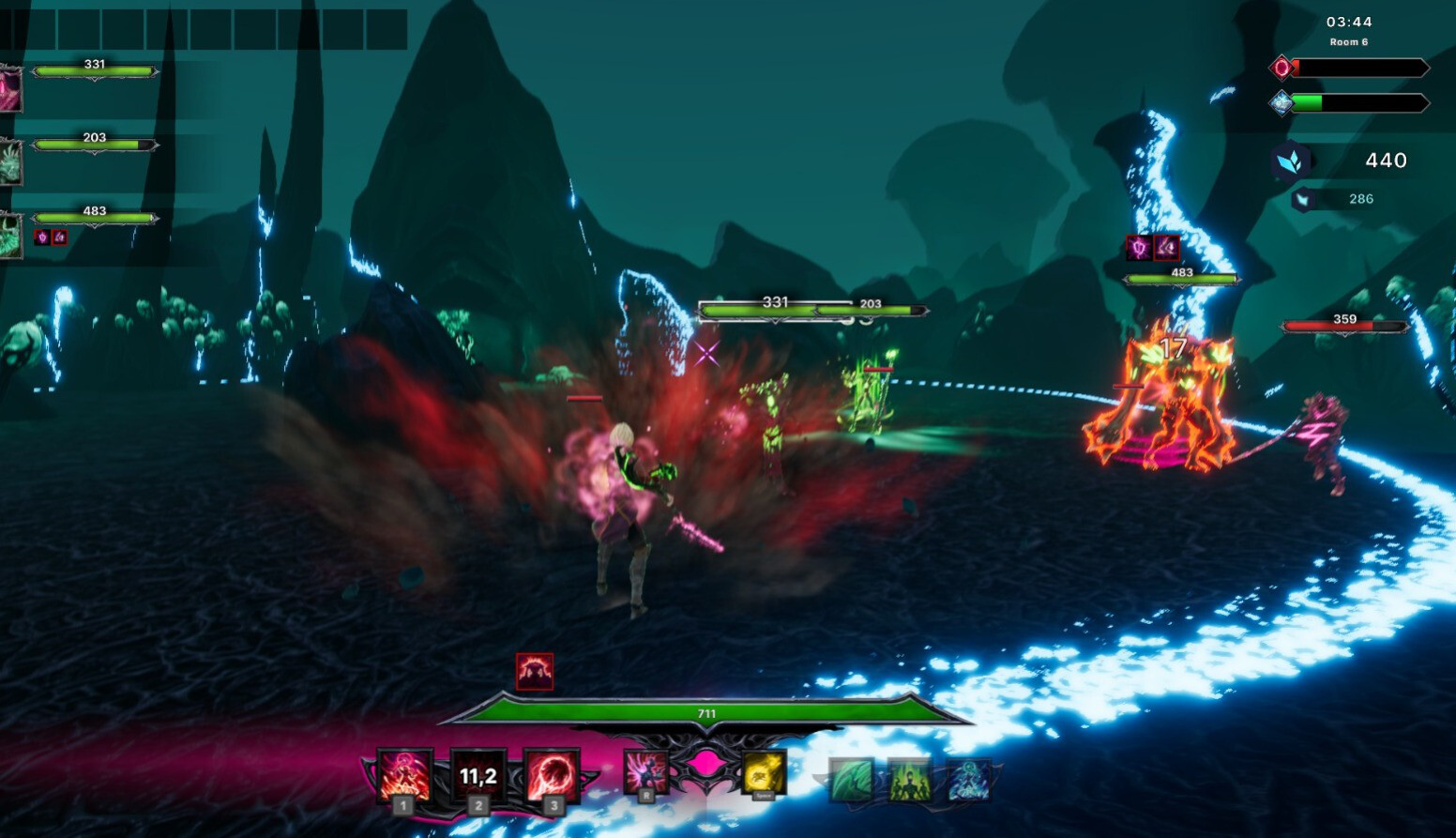This screenshot has width=1456, height=838.
Task: Toggle the greyed green figures summon slot
Action: tap(909, 778)
